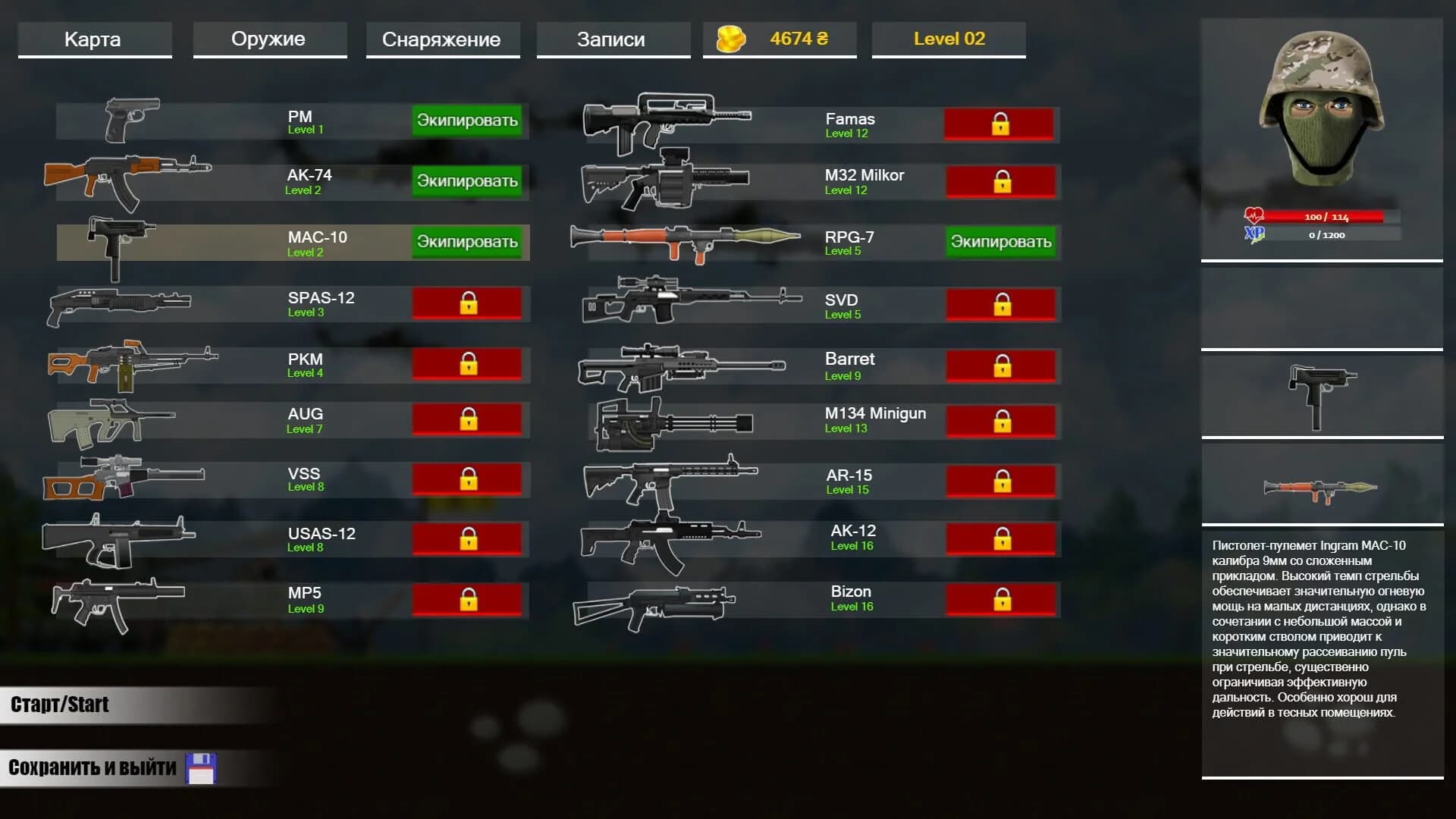
Task: Click the locked Famas entry
Action: [x=1001, y=124]
